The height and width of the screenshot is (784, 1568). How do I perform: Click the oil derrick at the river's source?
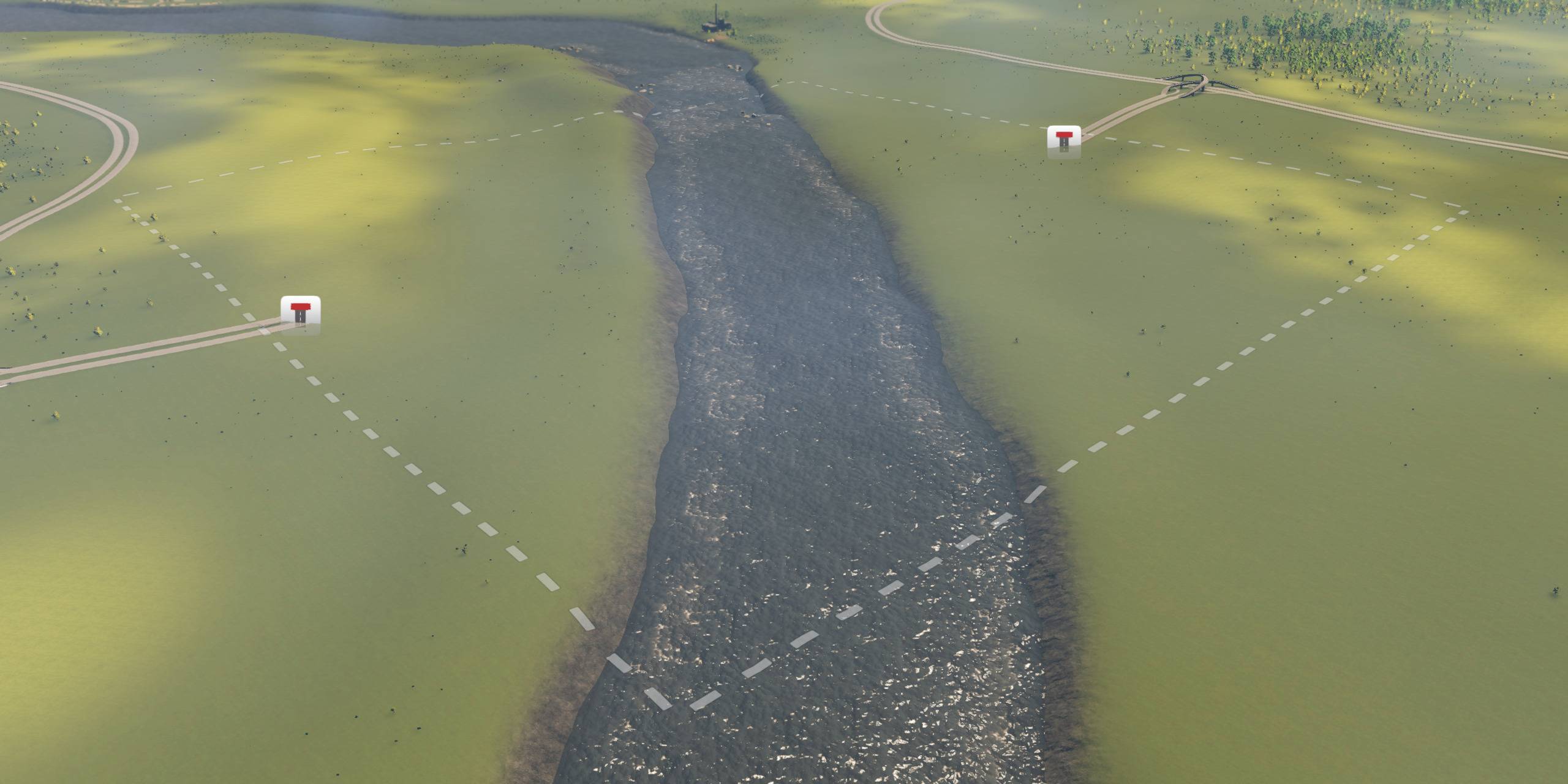pos(714,18)
